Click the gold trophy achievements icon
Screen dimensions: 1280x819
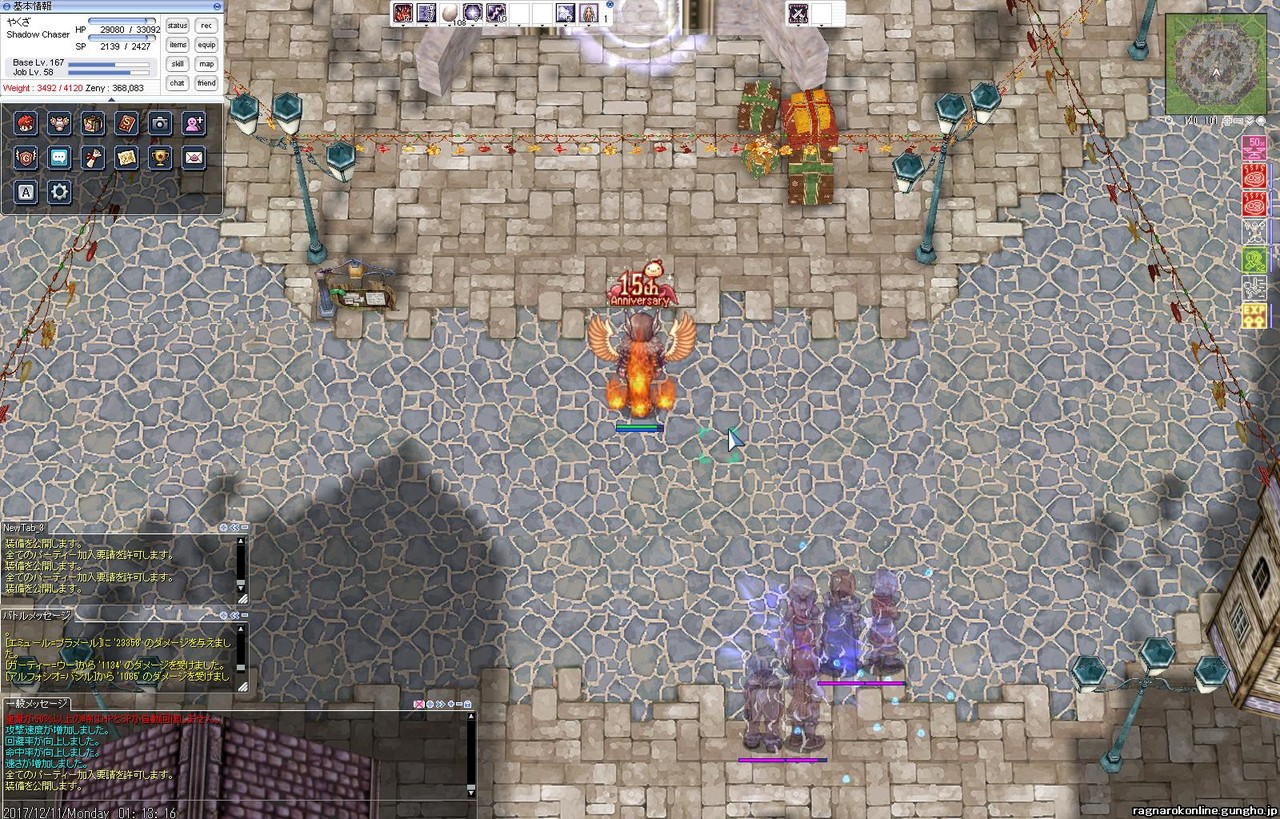click(x=160, y=157)
